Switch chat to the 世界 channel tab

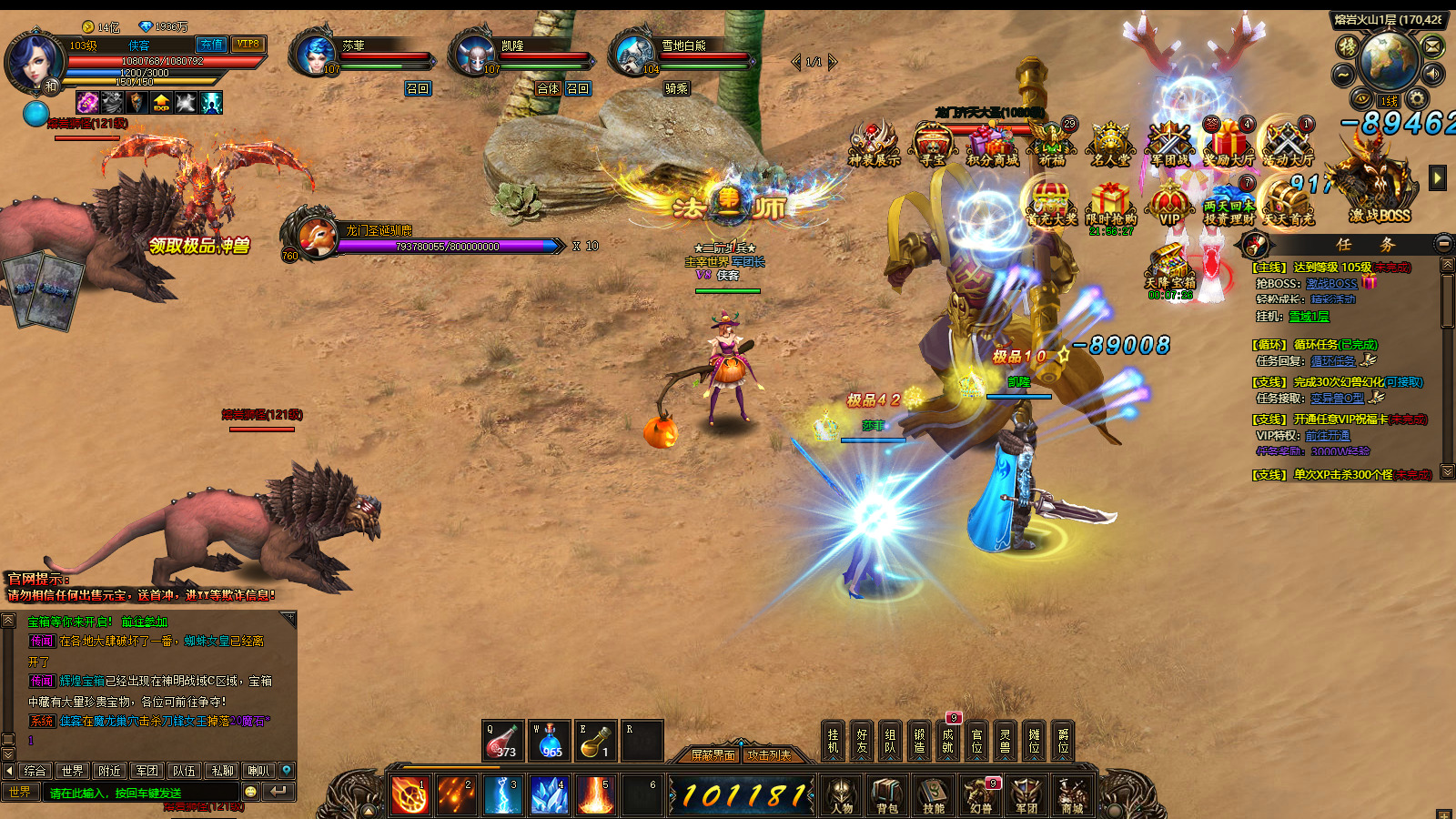[x=73, y=771]
